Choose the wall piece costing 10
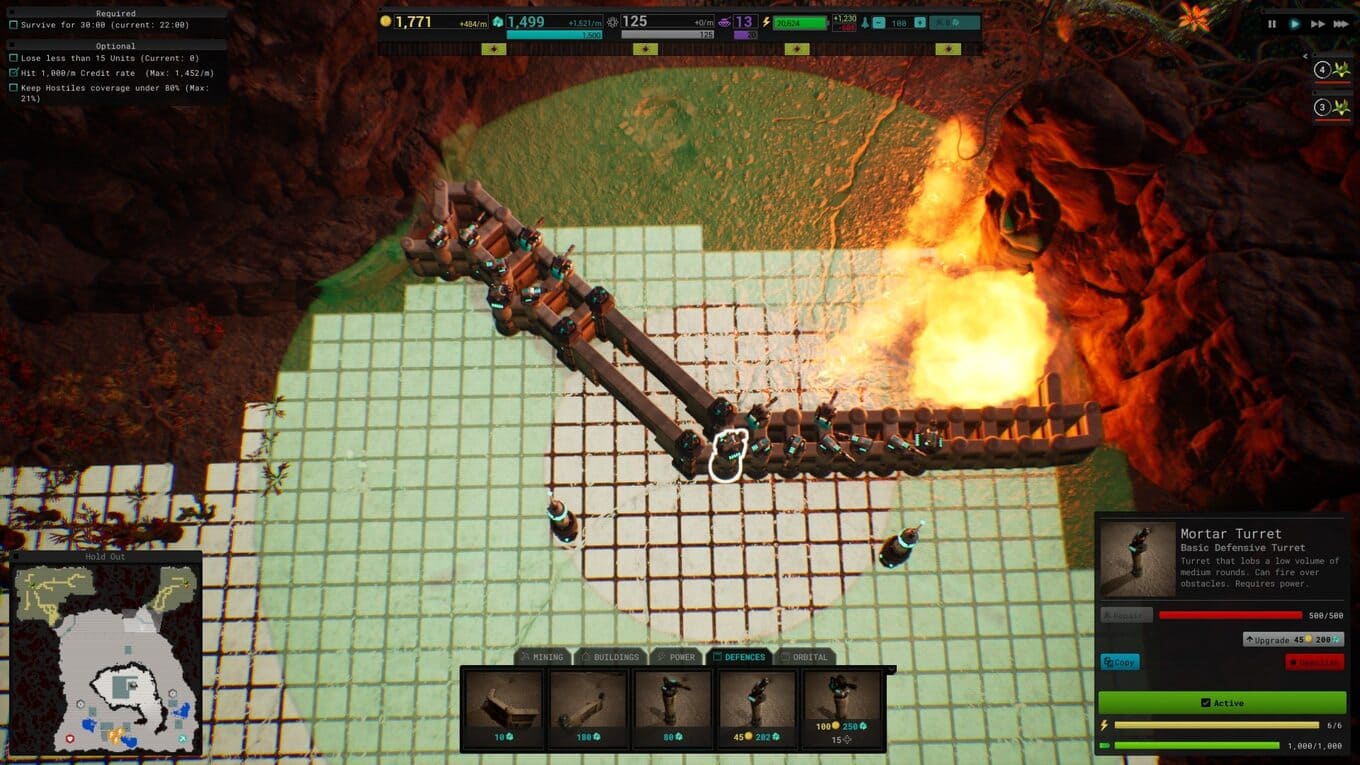The width and height of the screenshot is (1360, 765). (x=503, y=709)
